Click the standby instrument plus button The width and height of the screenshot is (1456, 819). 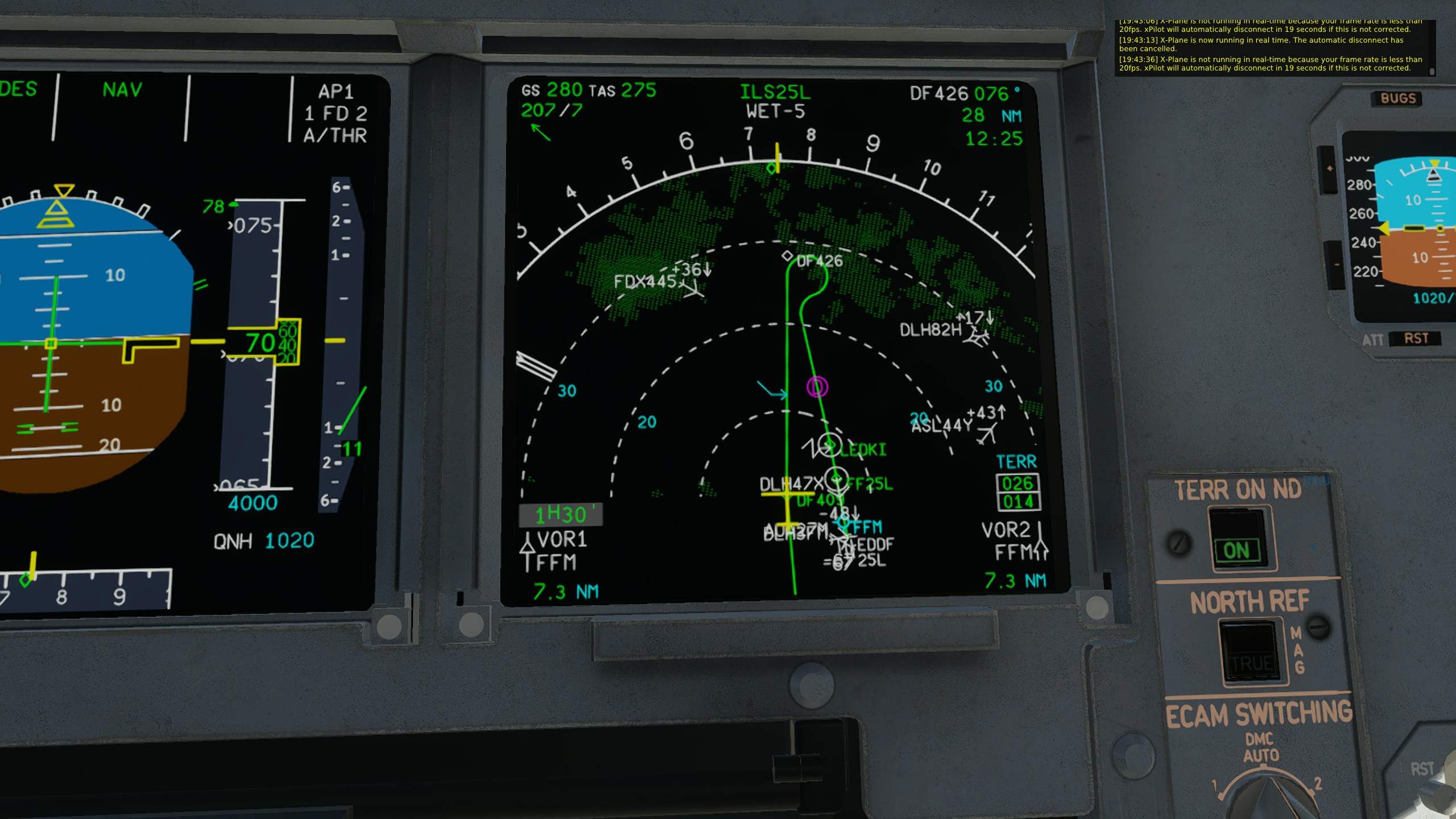point(1329,169)
